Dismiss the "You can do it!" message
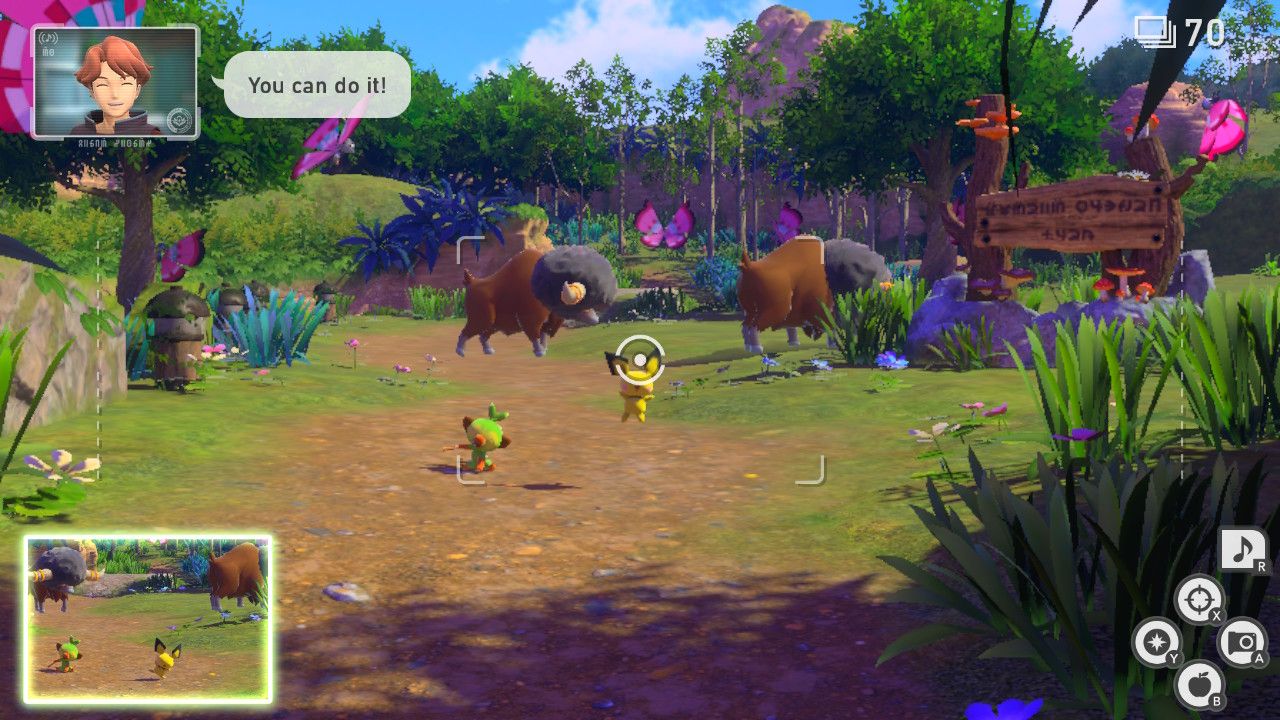The height and width of the screenshot is (720, 1280). tap(315, 86)
